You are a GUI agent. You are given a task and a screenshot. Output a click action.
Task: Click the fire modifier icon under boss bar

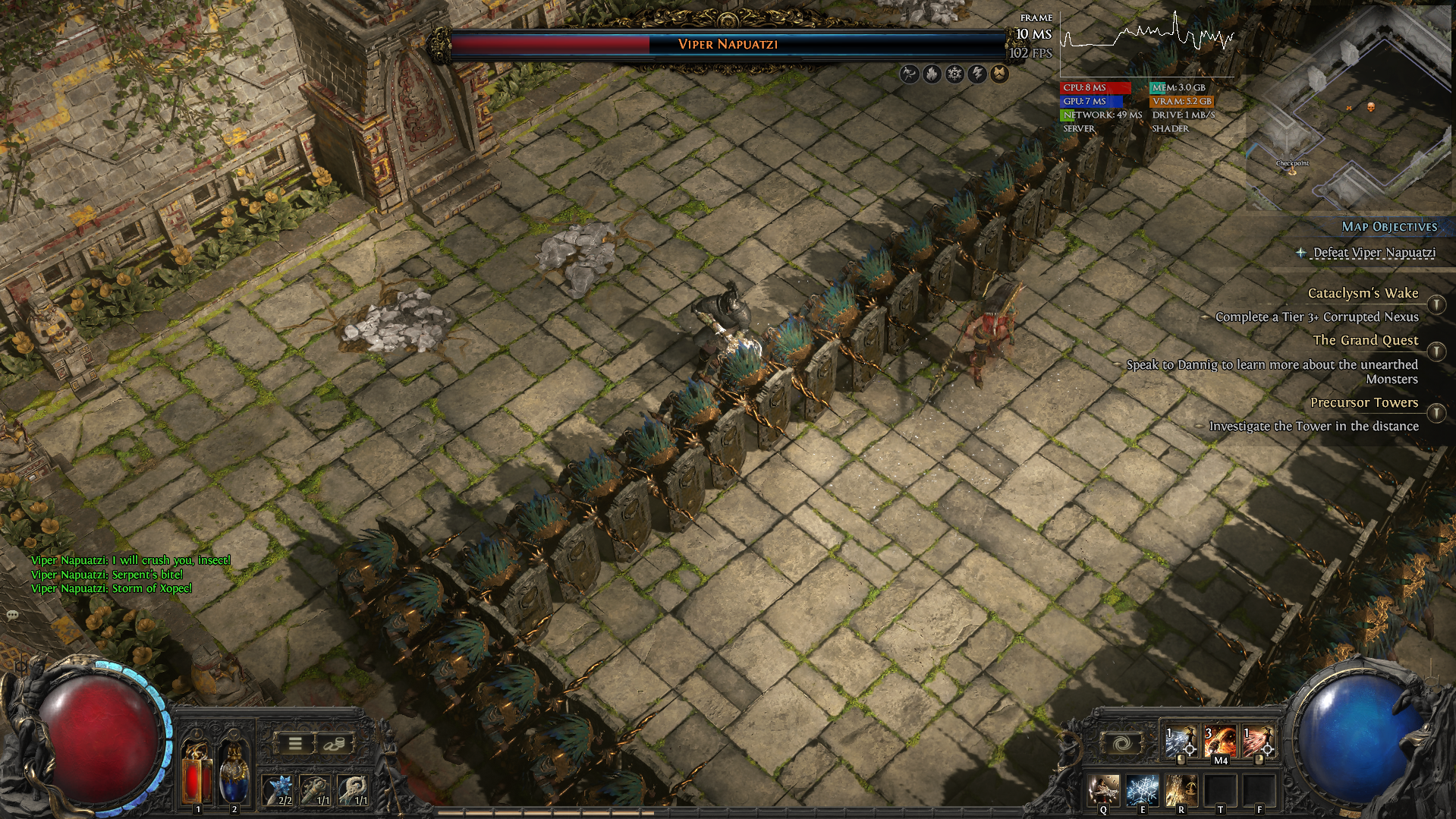click(x=932, y=74)
